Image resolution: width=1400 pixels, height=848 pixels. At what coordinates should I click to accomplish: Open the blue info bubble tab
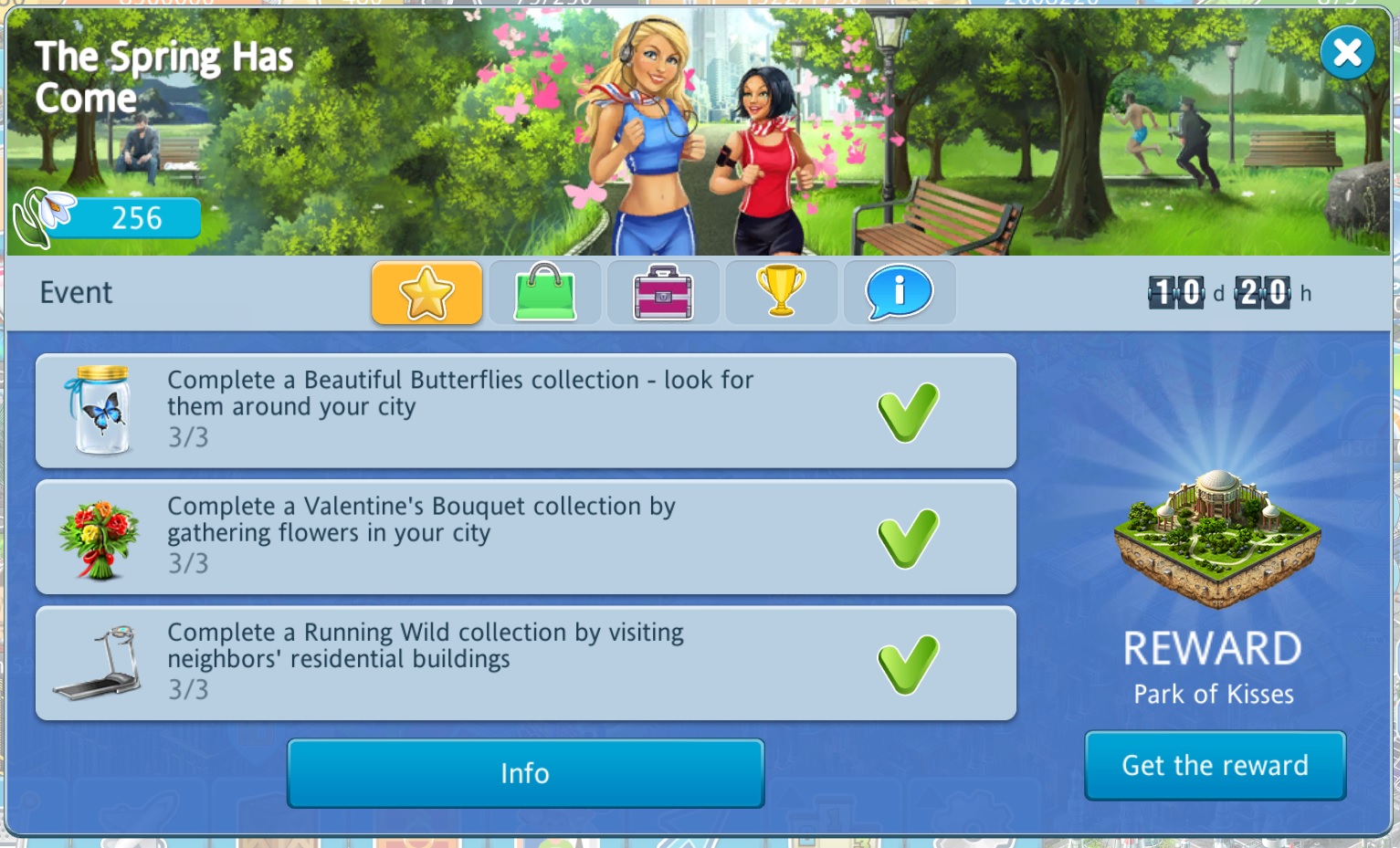pos(900,293)
